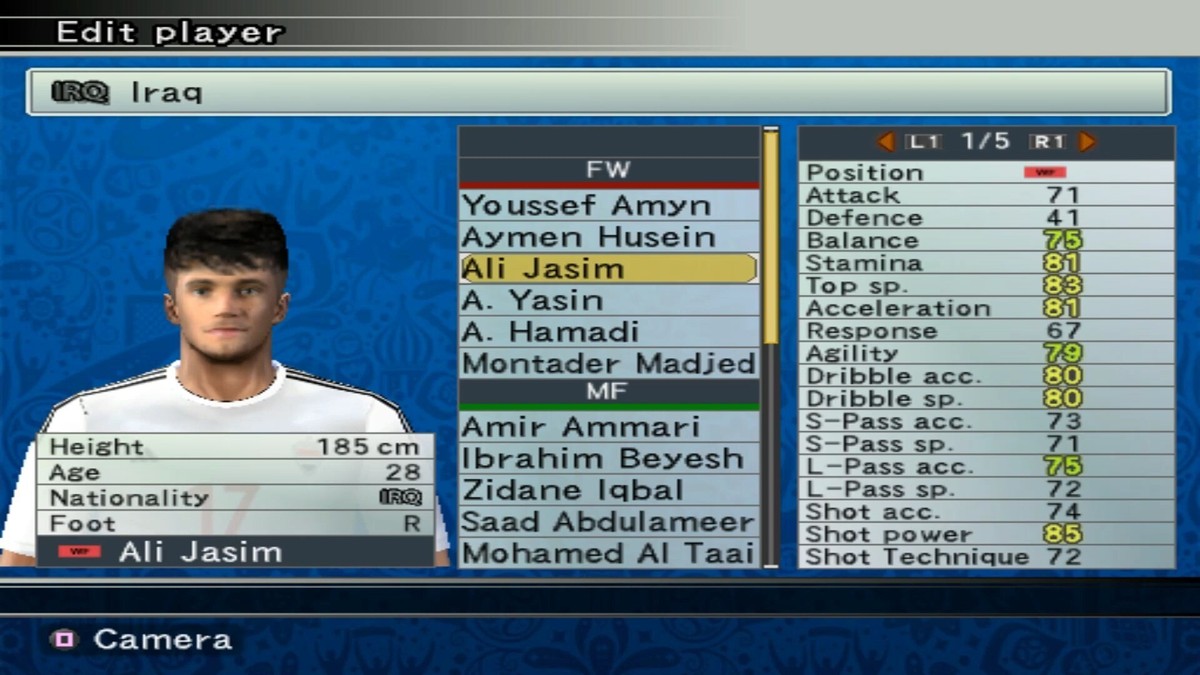This screenshot has height=675, width=1200.
Task: Click the player list scrollbar
Action: (x=770, y=240)
